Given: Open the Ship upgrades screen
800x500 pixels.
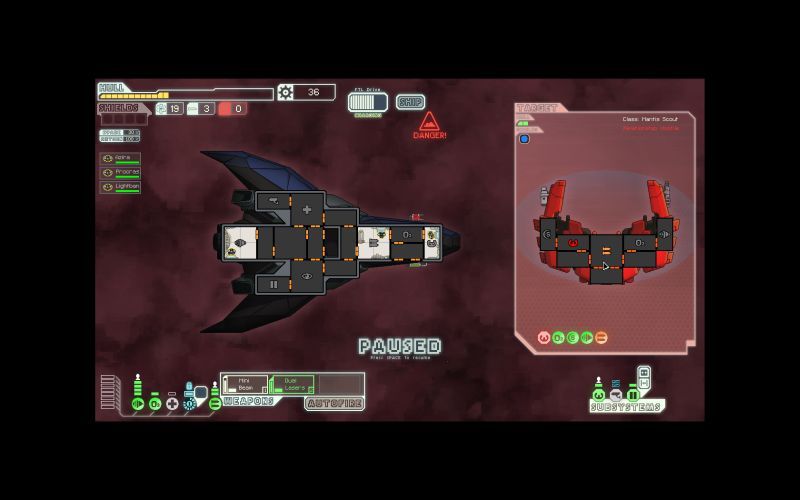Looking at the screenshot, I should tap(410, 101).
